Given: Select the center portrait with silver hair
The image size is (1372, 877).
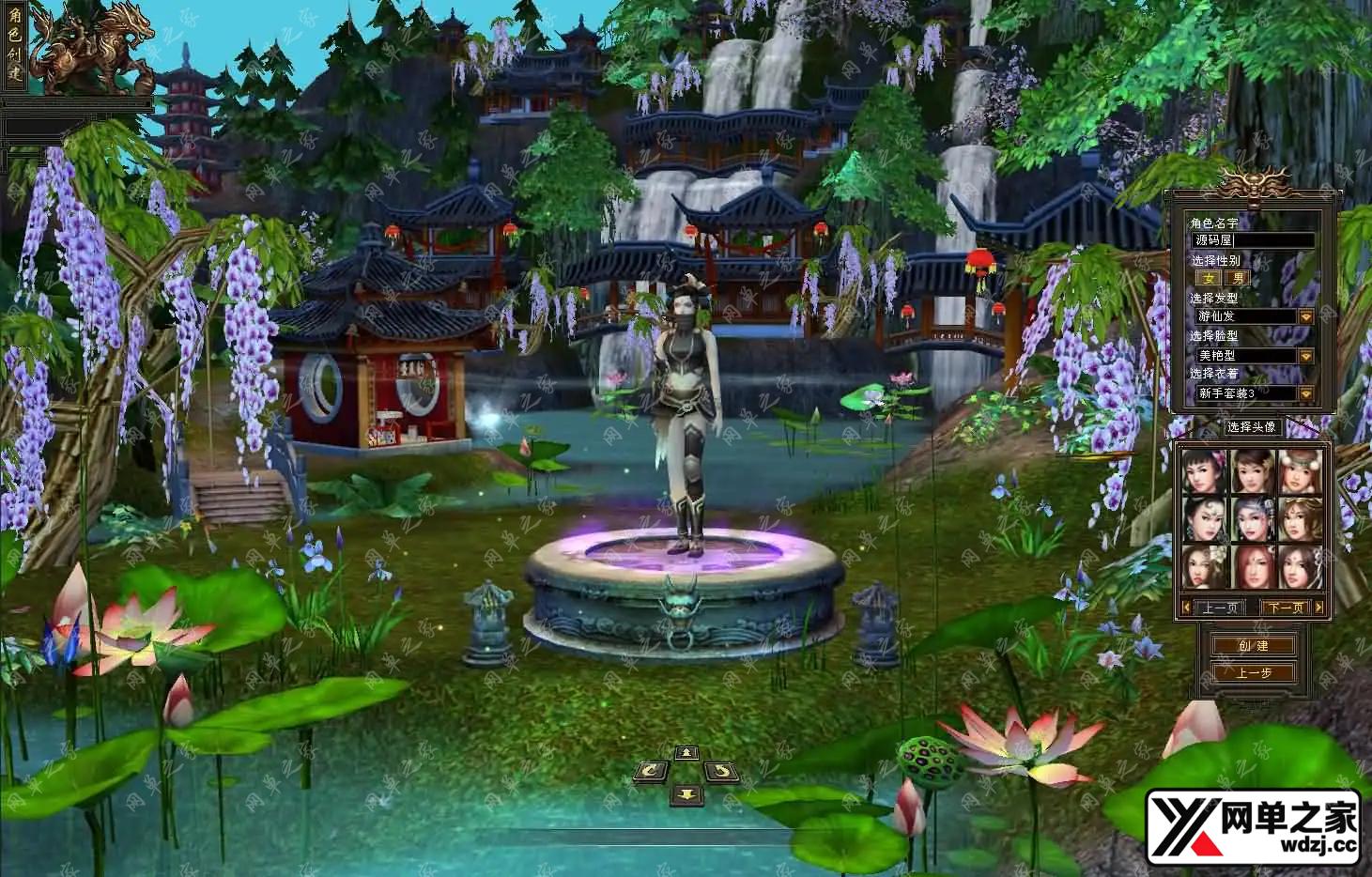Looking at the screenshot, I should [1252, 519].
